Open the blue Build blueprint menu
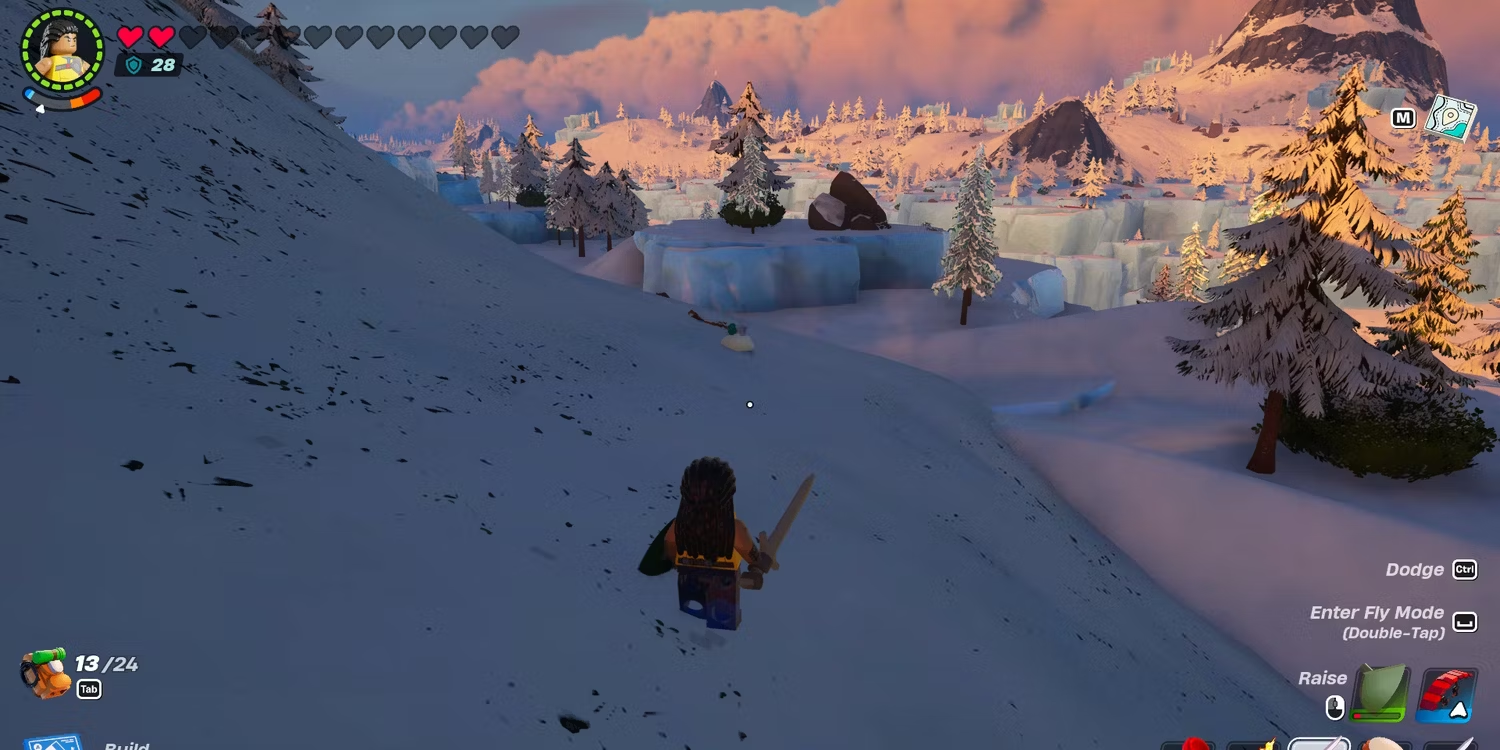The width and height of the screenshot is (1500, 750). pos(54,743)
